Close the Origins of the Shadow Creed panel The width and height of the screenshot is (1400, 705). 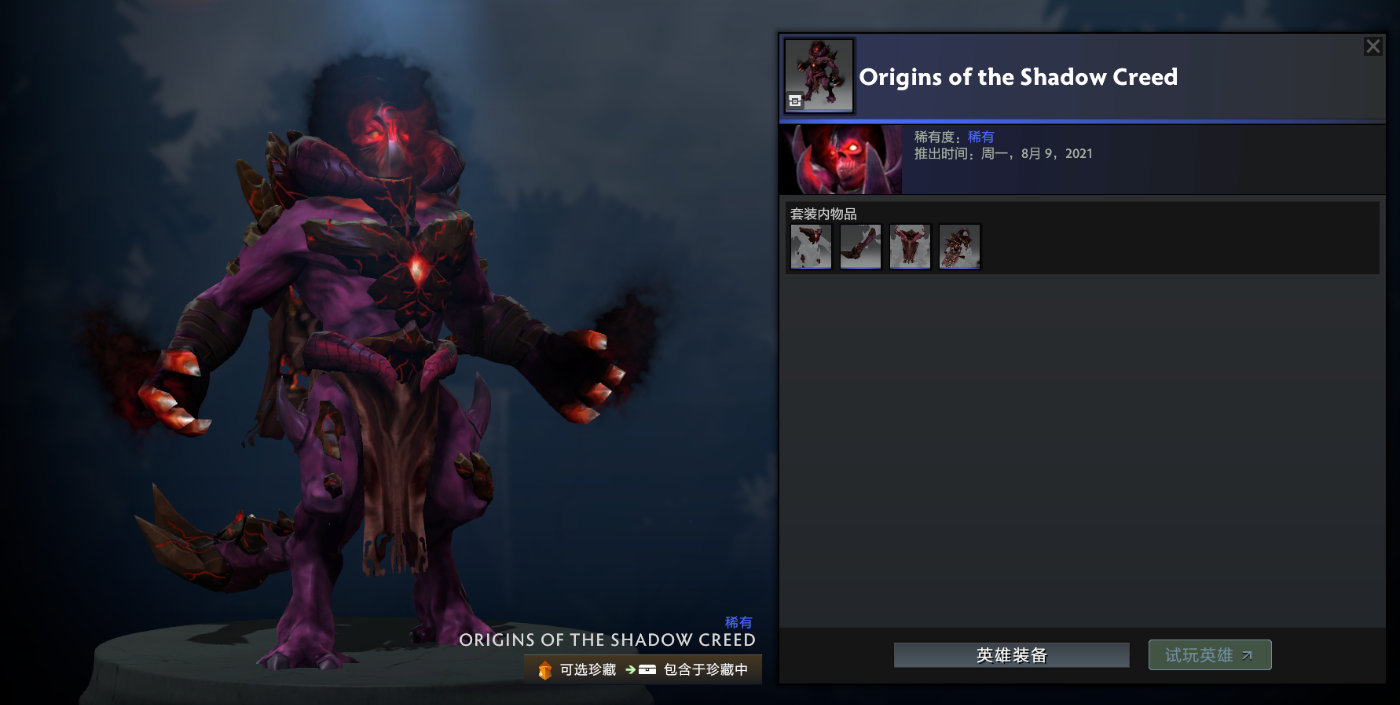[1373, 46]
